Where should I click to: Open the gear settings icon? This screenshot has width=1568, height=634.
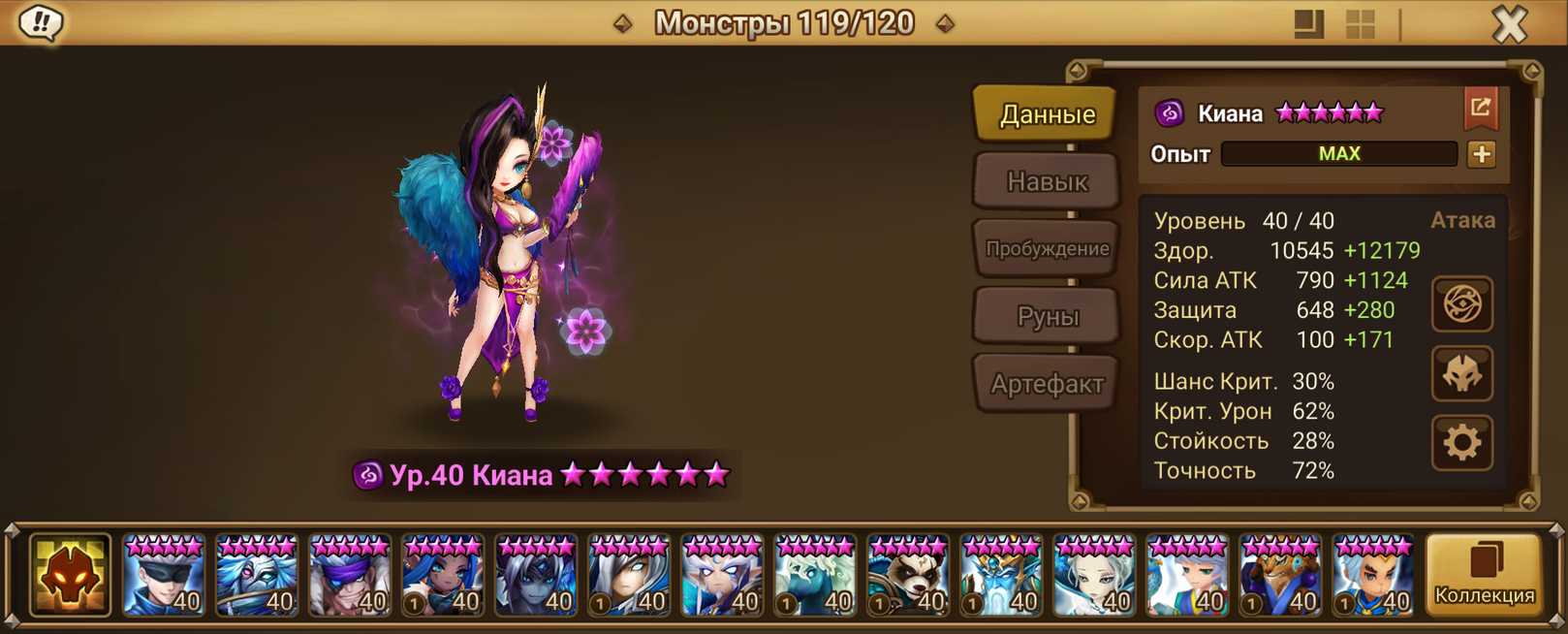[x=1461, y=443]
